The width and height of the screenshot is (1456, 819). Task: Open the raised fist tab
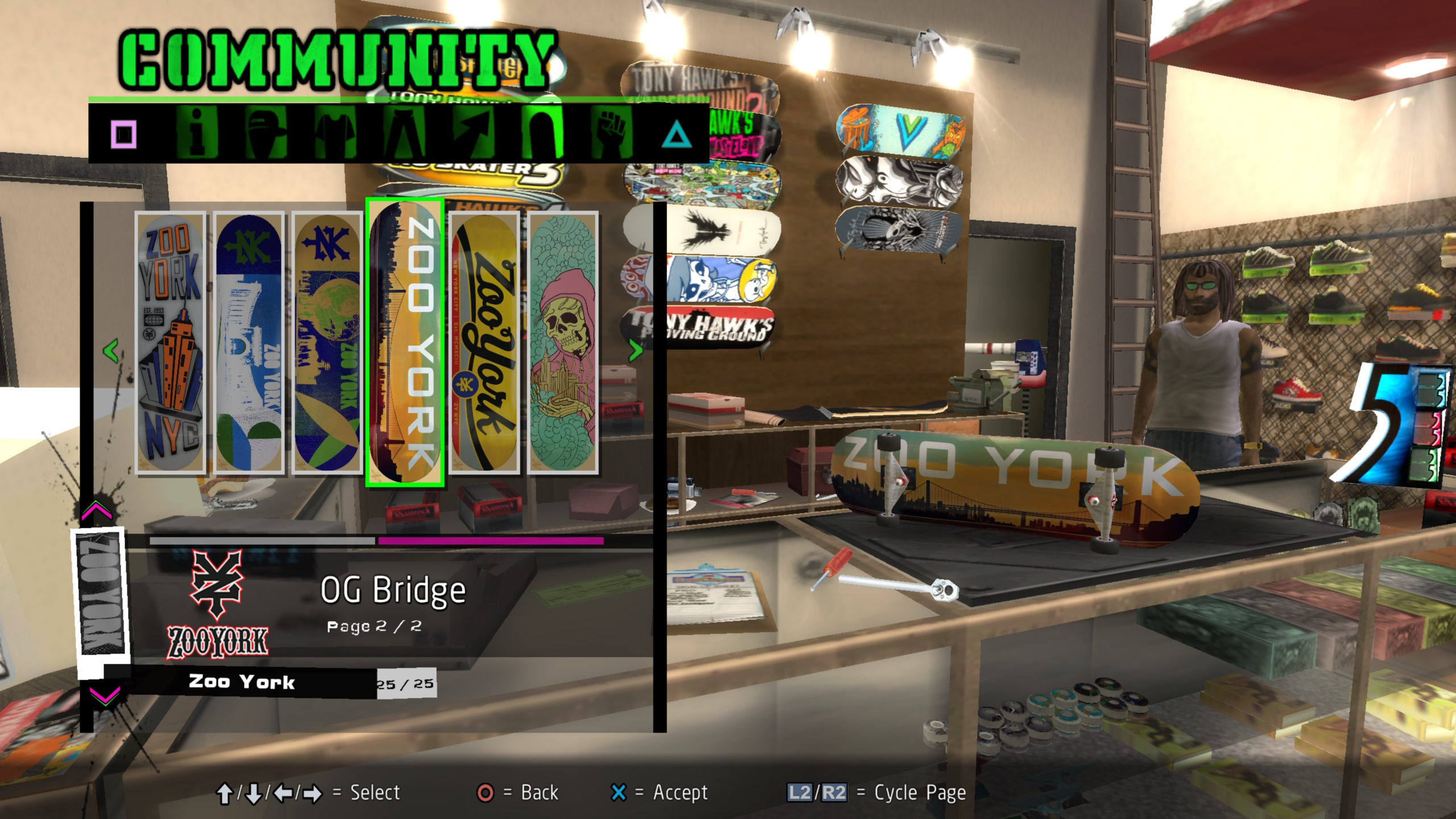click(x=611, y=134)
